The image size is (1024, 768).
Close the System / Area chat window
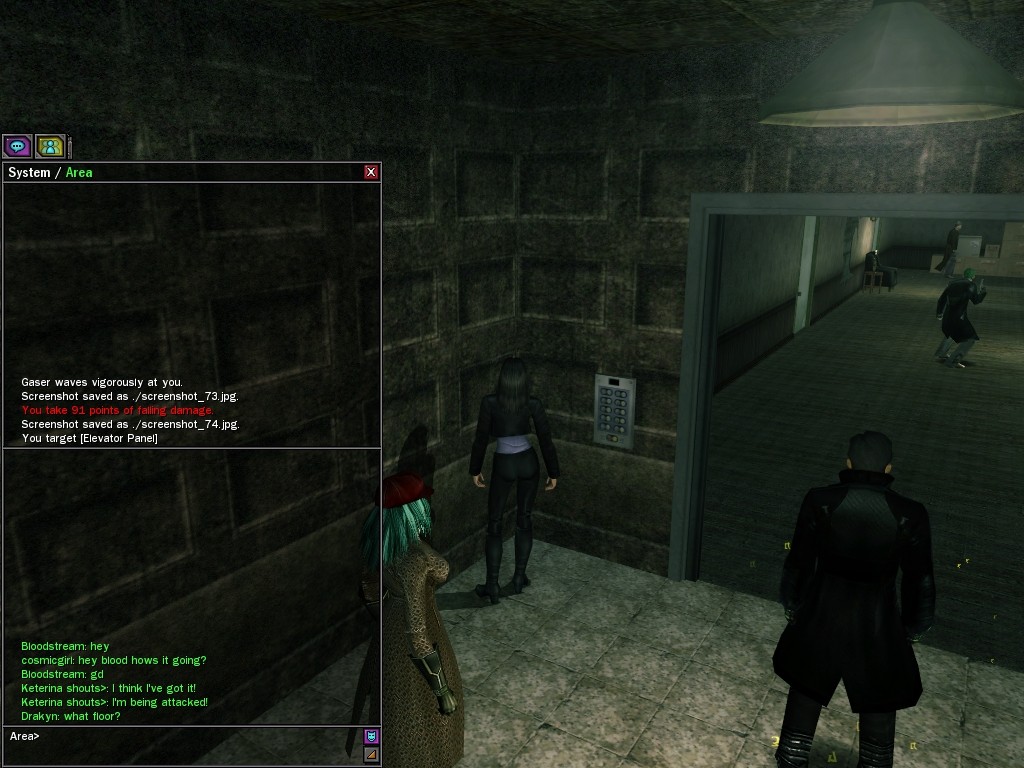coord(371,172)
